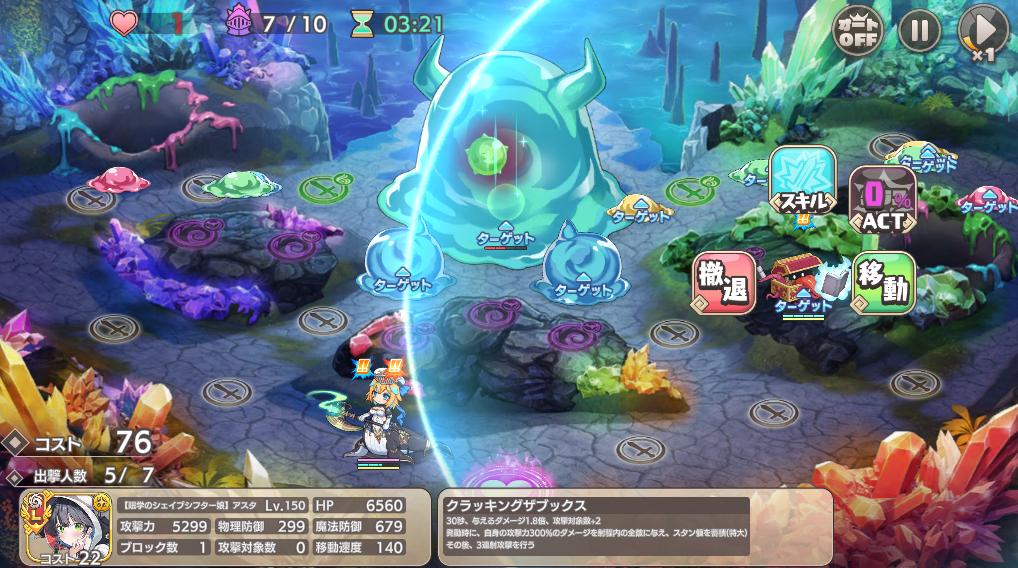This screenshot has width=1018, height=568.
Task: Change the x1 game speed
Action: (x=982, y=31)
